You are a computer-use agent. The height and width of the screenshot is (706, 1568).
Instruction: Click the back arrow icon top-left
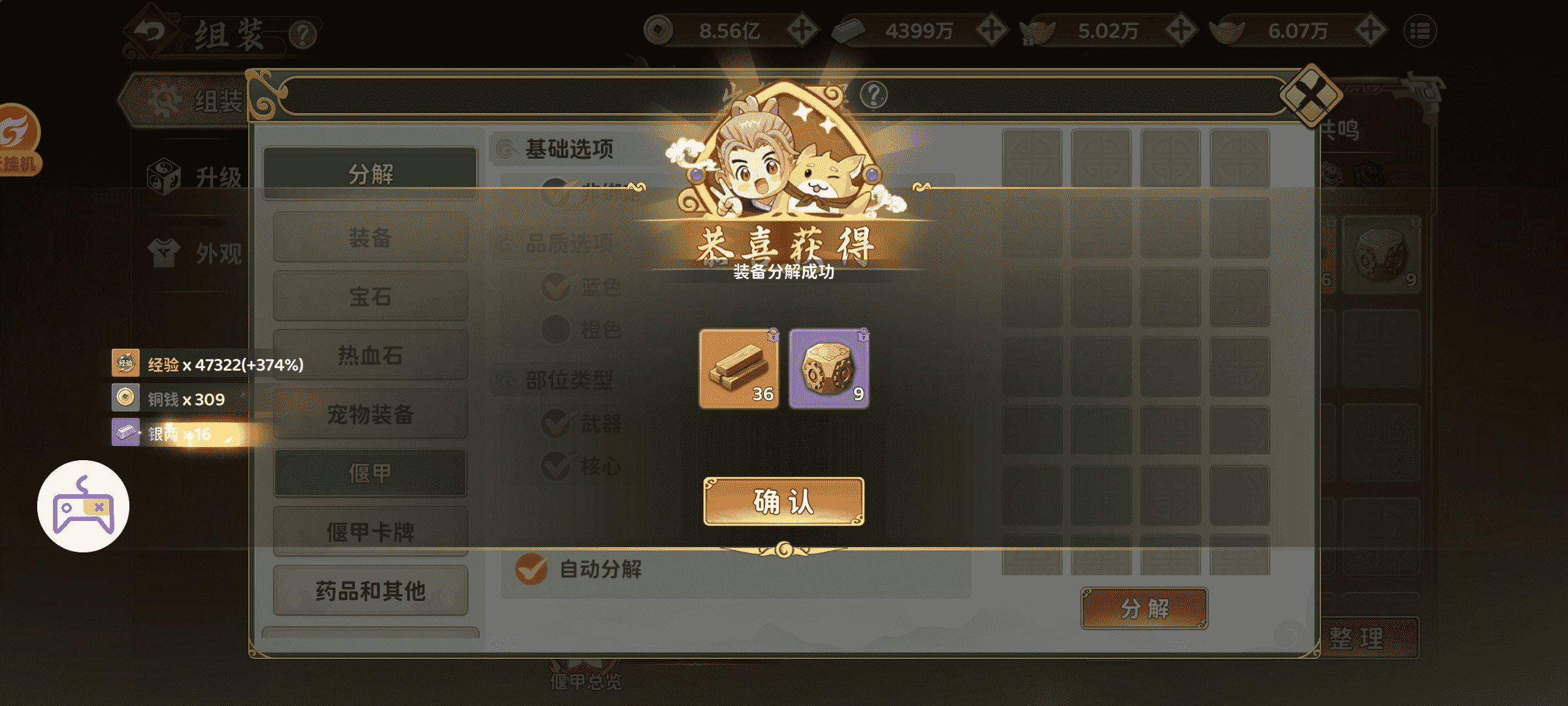pos(152,29)
